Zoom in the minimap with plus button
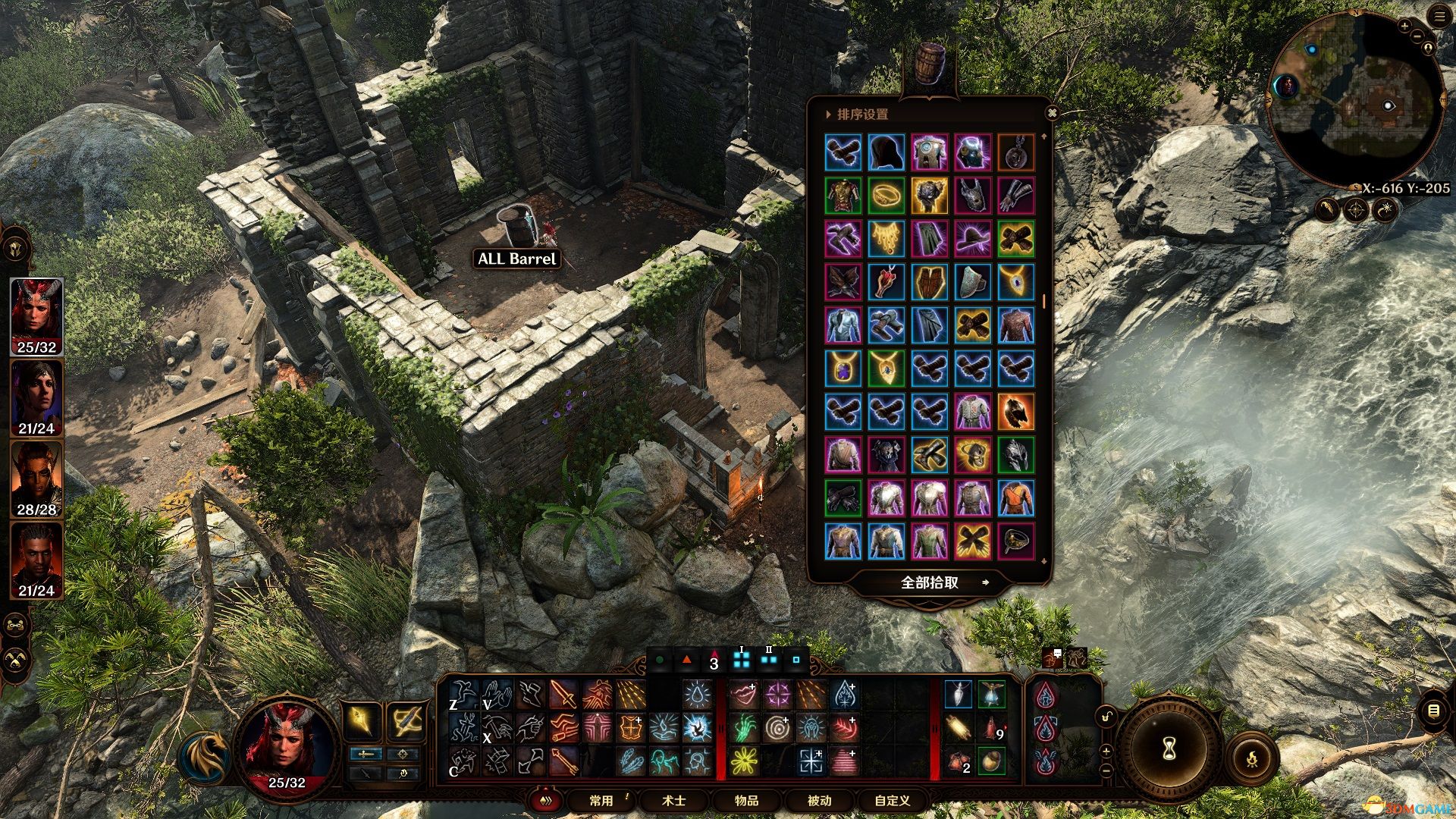The height and width of the screenshot is (819, 1456). pyautogui.click(x=1404, y=26)
